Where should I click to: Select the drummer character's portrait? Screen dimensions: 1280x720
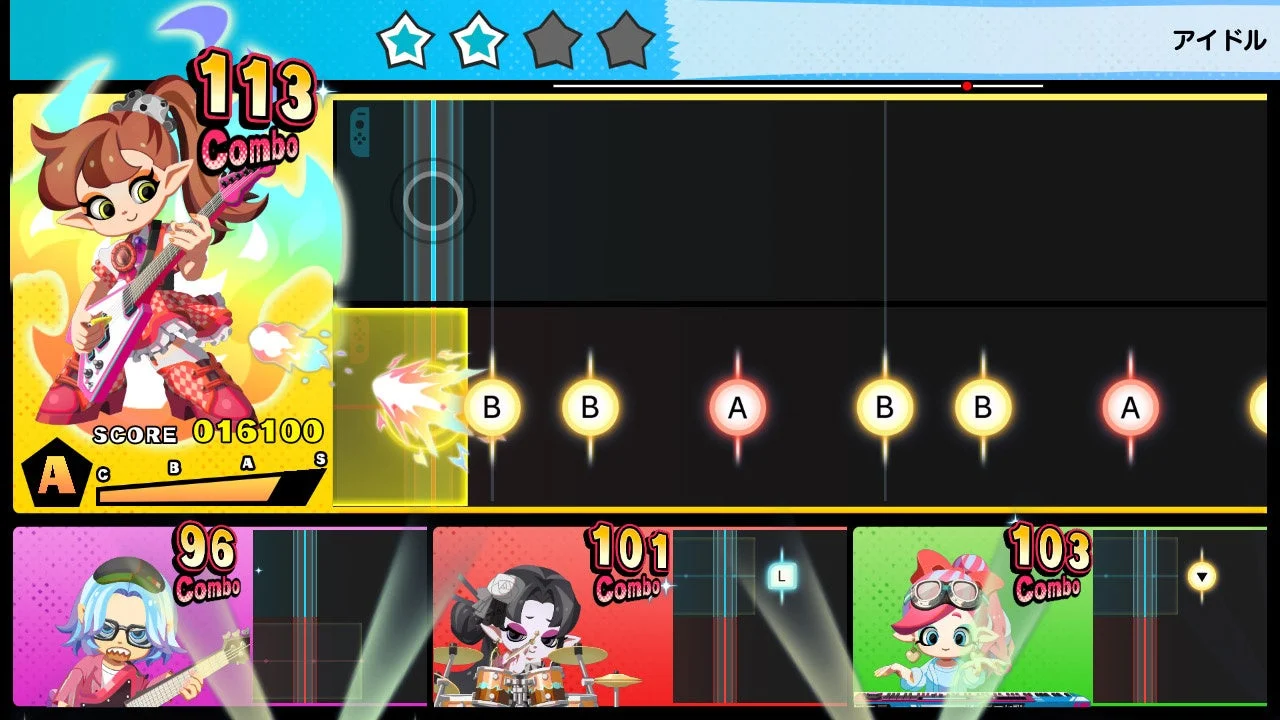(x=520, y=630)
